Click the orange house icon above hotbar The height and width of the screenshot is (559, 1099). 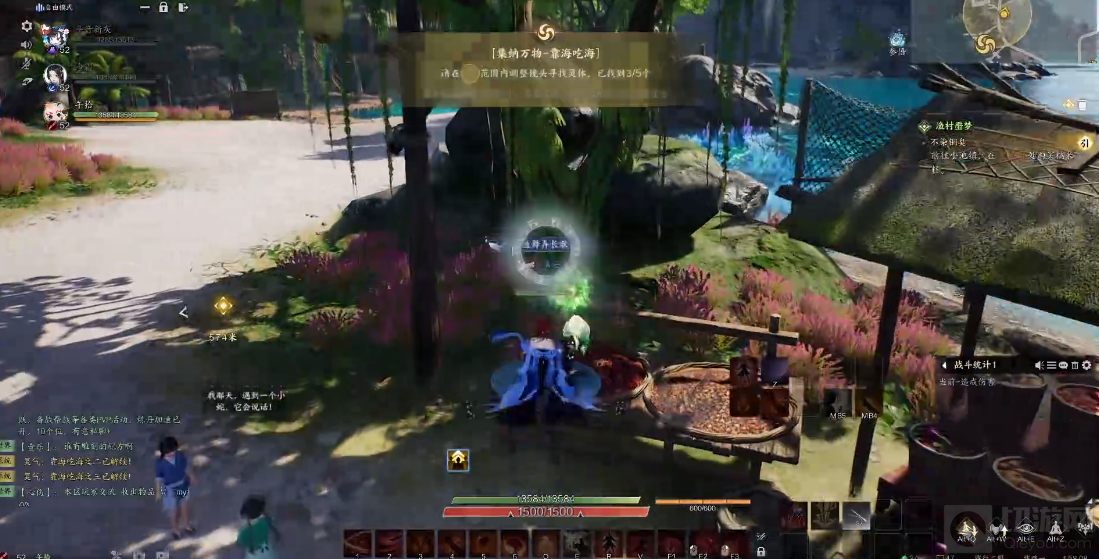(x=457, y=459)
